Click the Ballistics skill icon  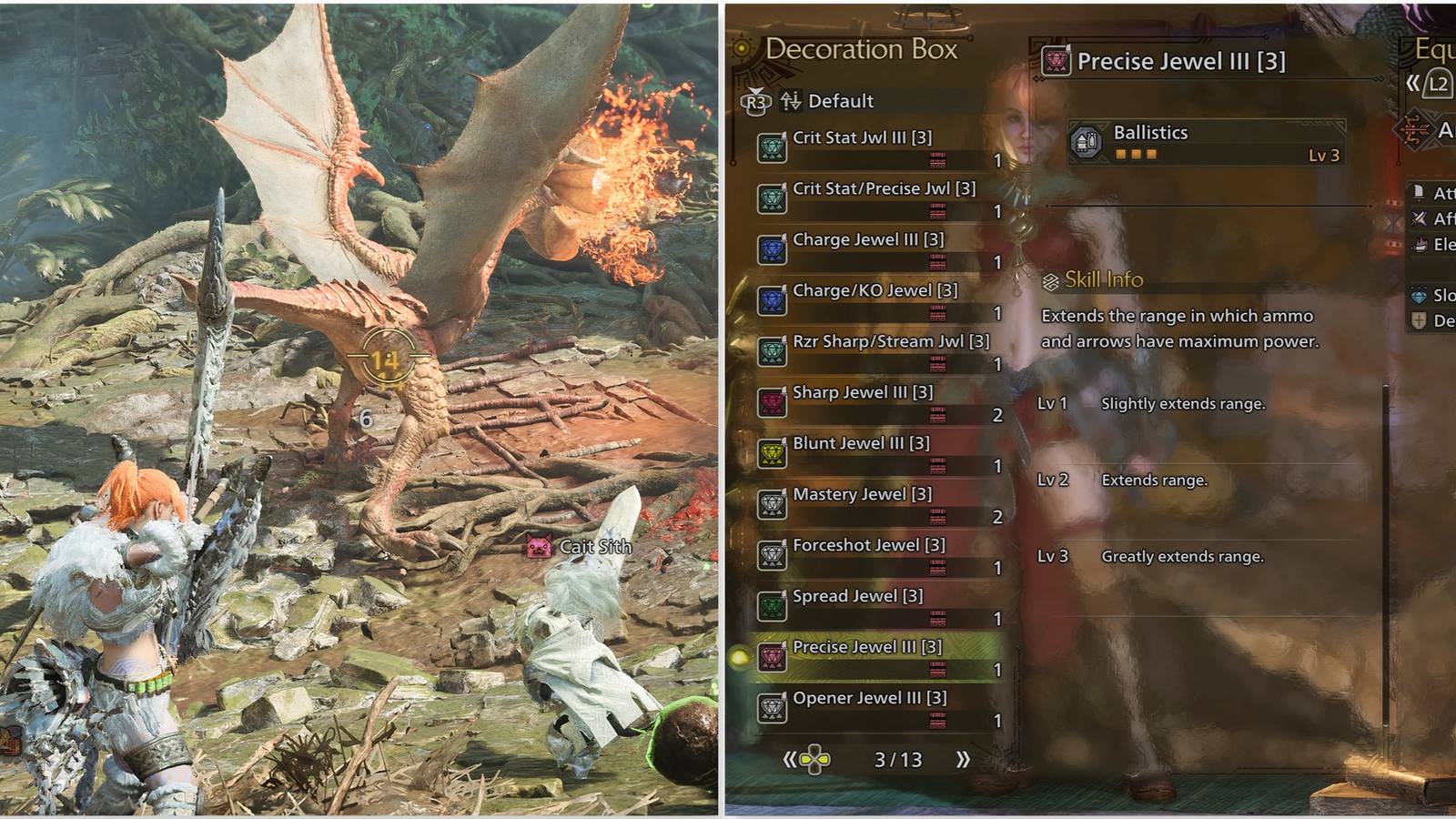tap(1085, 143)
